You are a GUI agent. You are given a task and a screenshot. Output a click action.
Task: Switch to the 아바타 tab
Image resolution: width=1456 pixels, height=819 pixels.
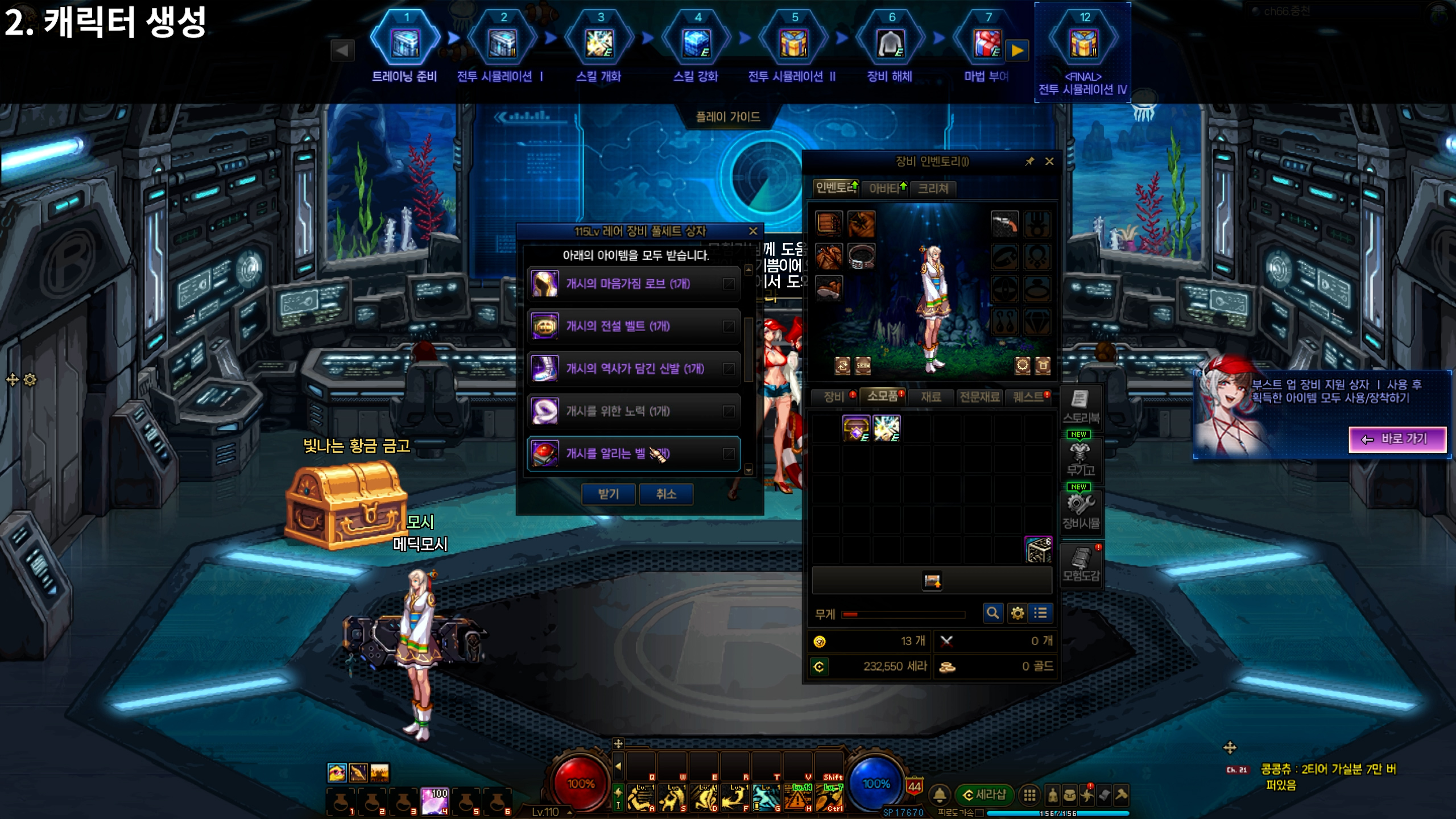point(885,188)
